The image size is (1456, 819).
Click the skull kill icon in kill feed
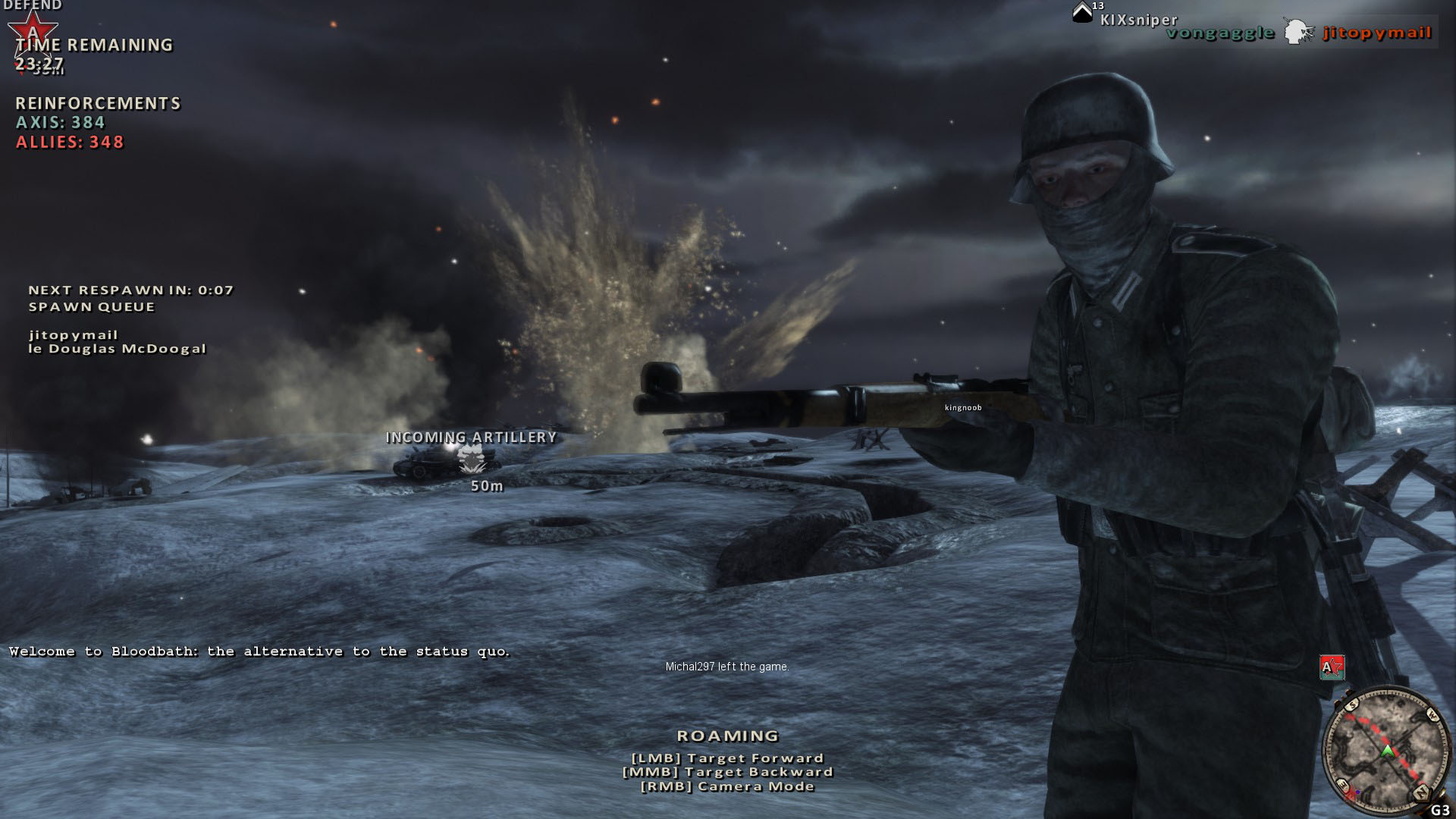[x=1298, y=32]
